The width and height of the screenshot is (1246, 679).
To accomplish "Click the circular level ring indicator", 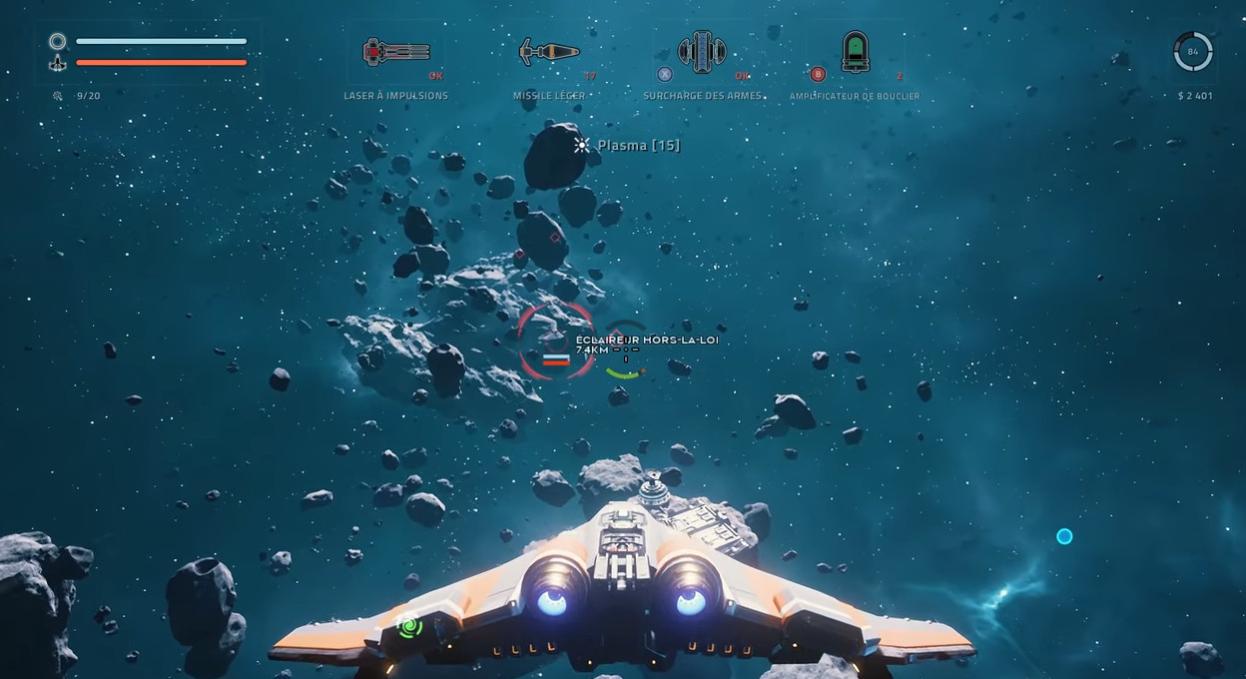I will point(1192,52).
